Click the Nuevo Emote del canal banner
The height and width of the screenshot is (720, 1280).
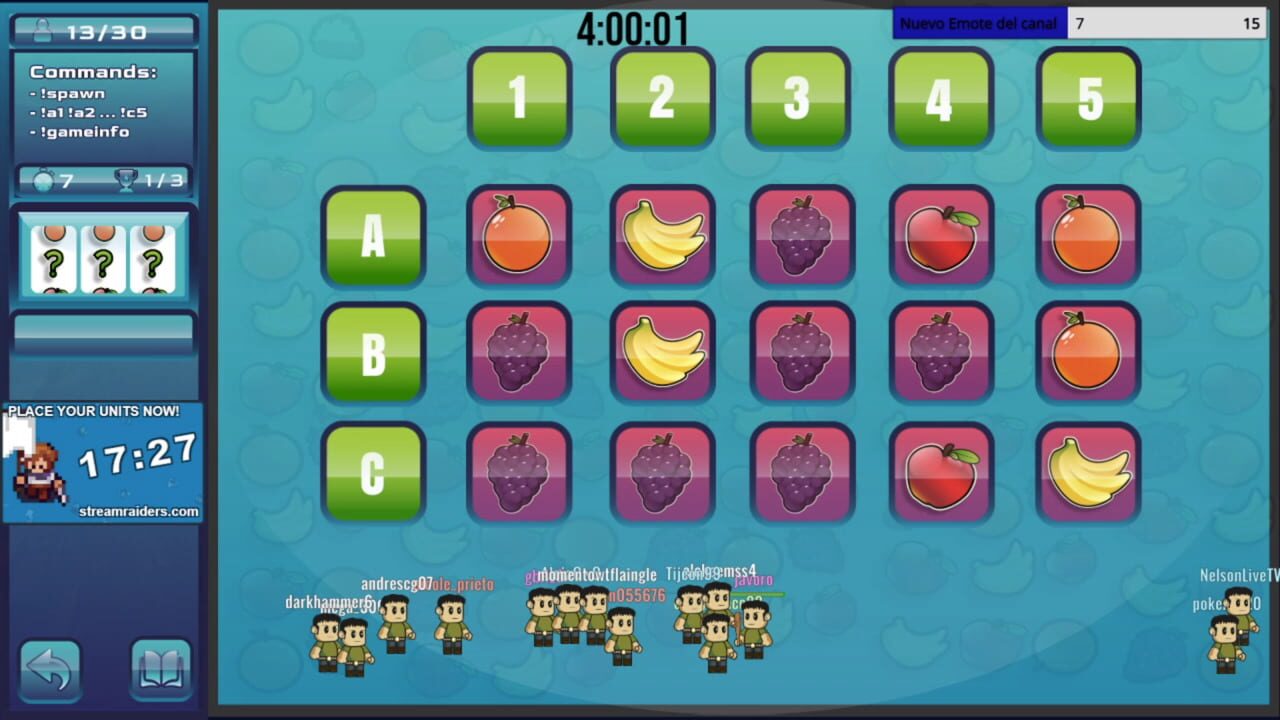pos(979,22)
